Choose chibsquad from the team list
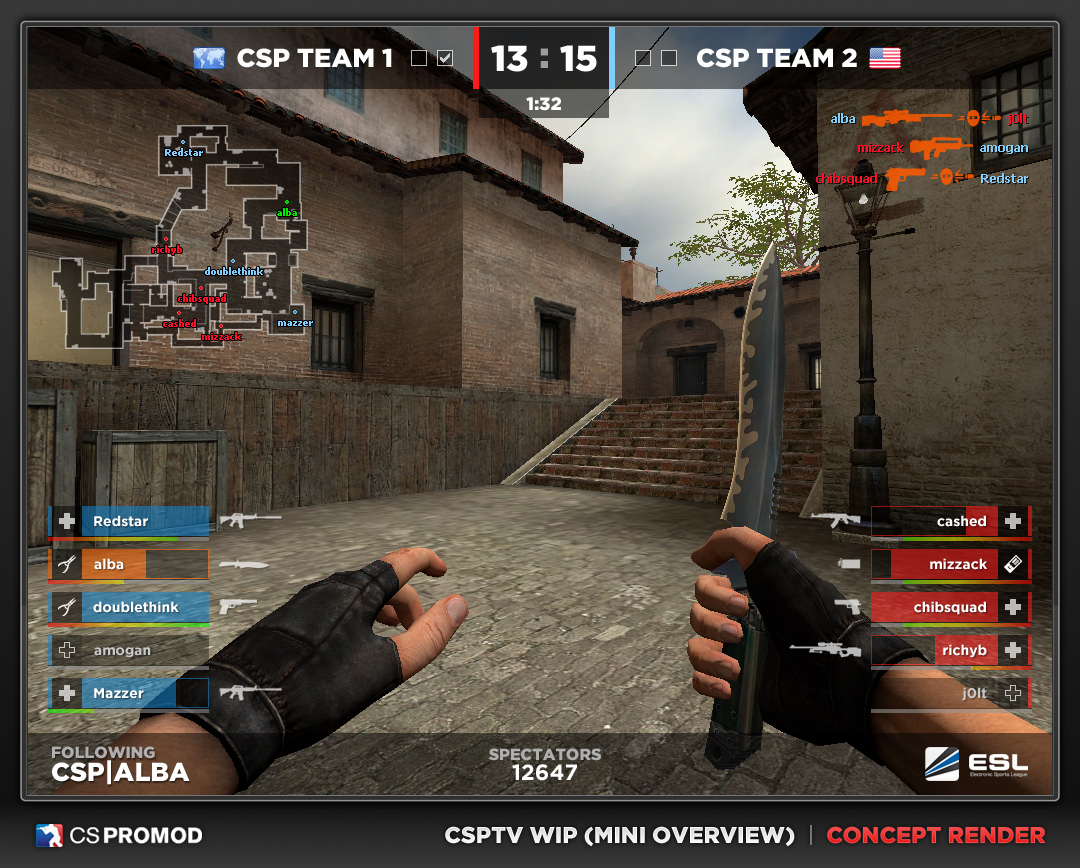Image resolution: width=1080 pixels, height=868 pixels. pos(950,607)
